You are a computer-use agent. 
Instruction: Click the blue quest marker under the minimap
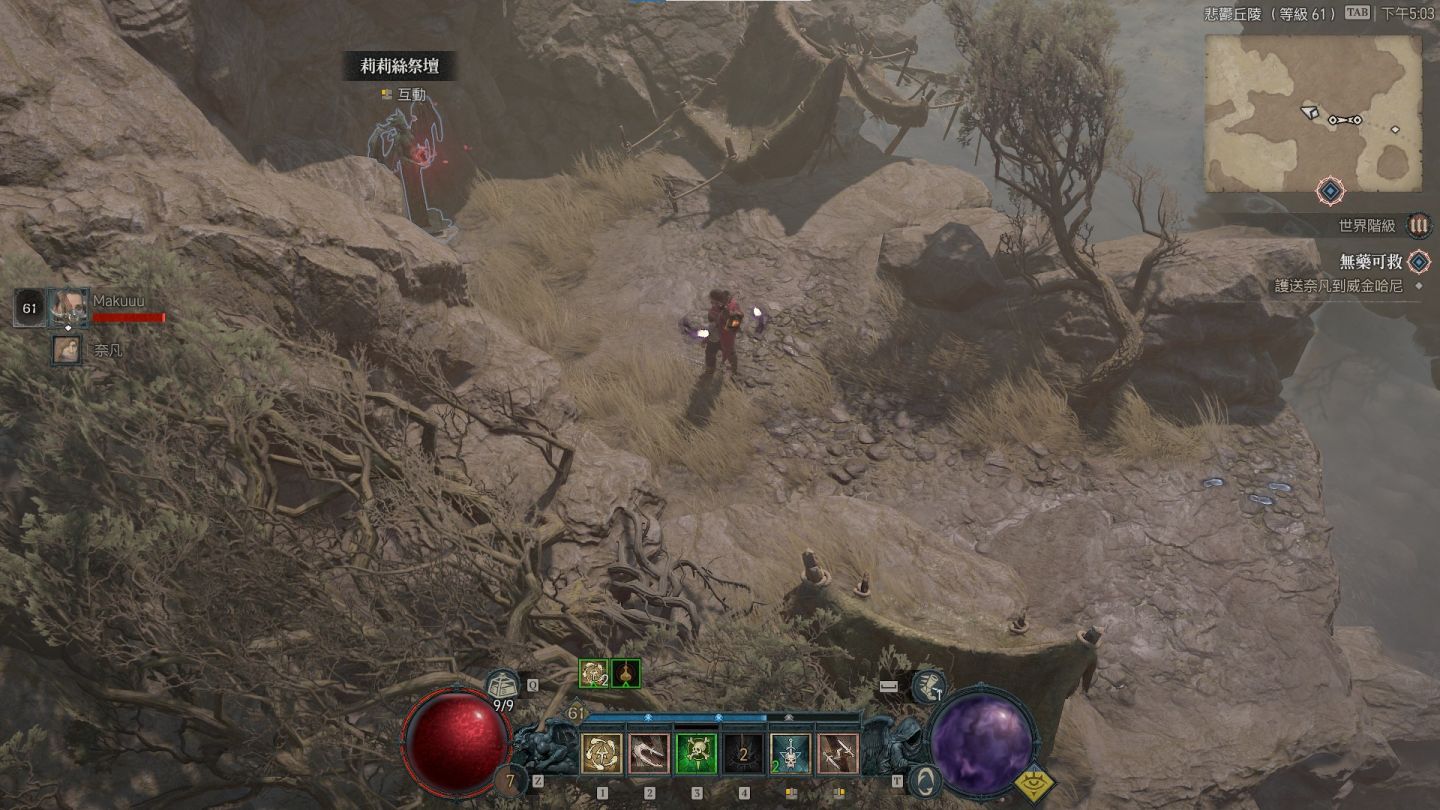[1329, 190]
